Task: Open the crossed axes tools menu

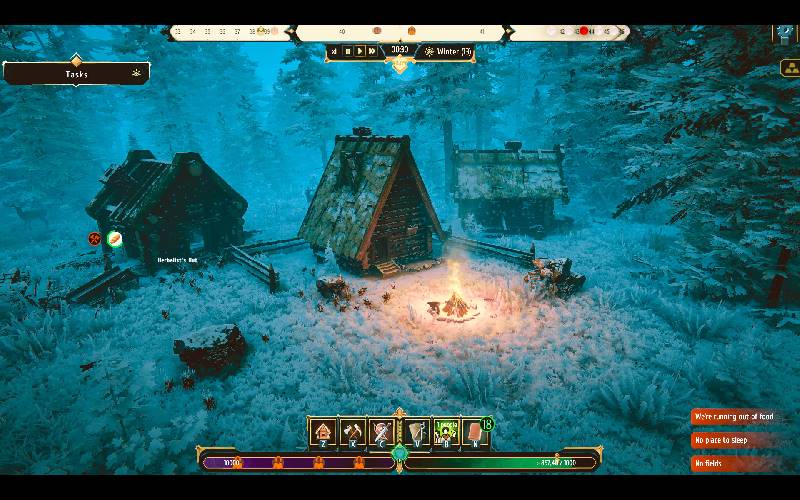Action: coord(353,433)
